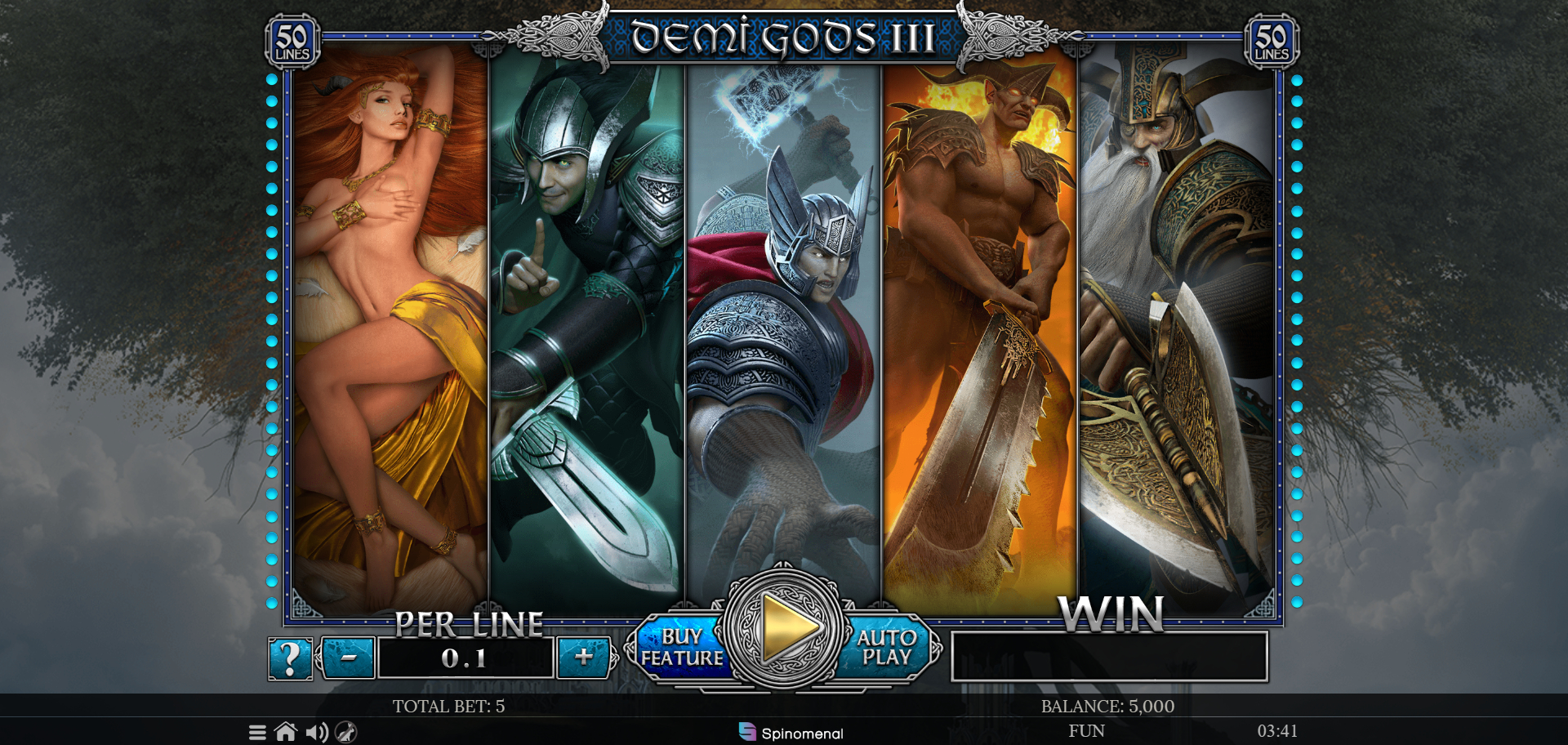Toggle the rabbit quick spin icon

point(346,732)
